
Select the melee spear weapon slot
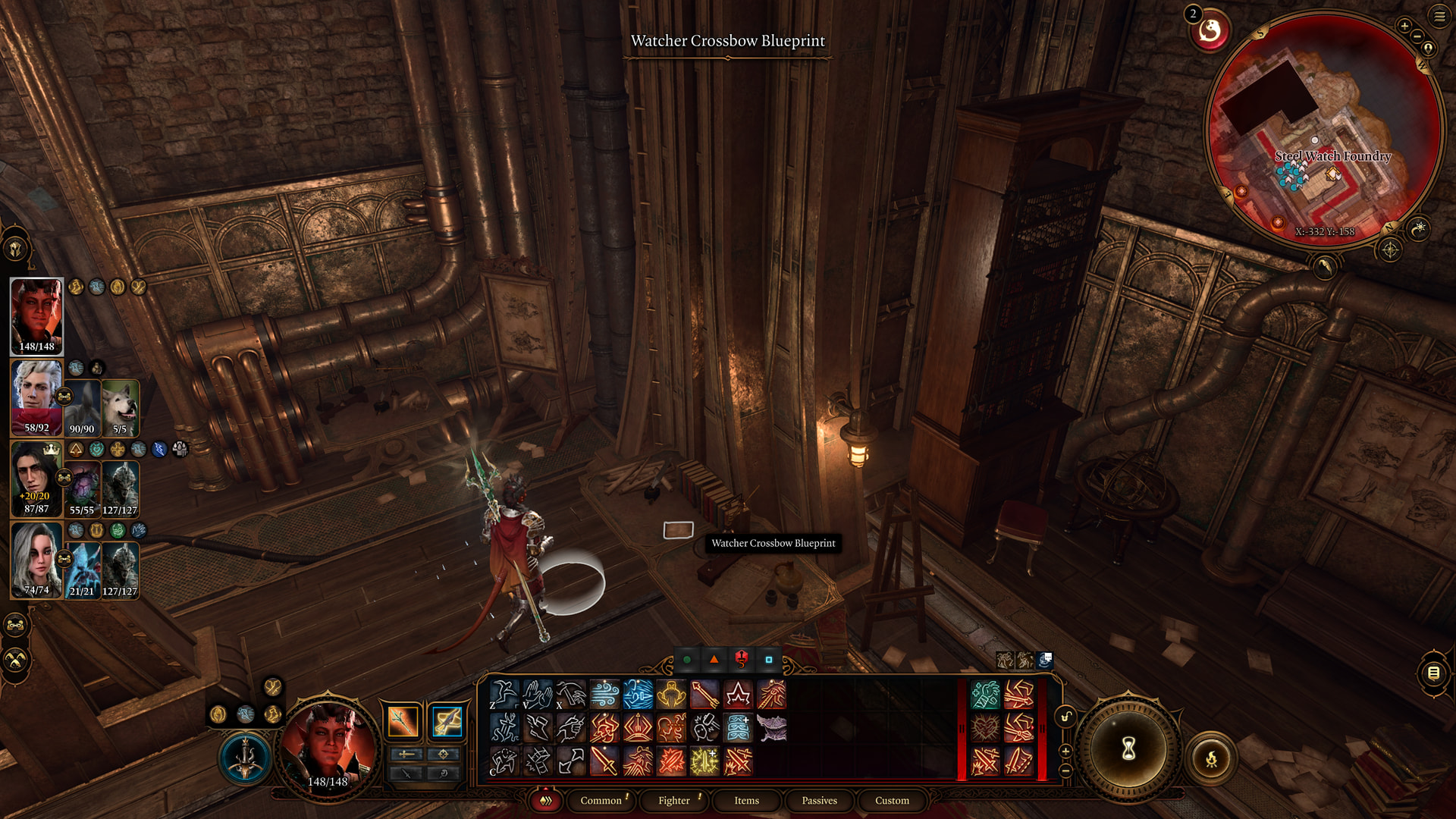pos(403,721)
